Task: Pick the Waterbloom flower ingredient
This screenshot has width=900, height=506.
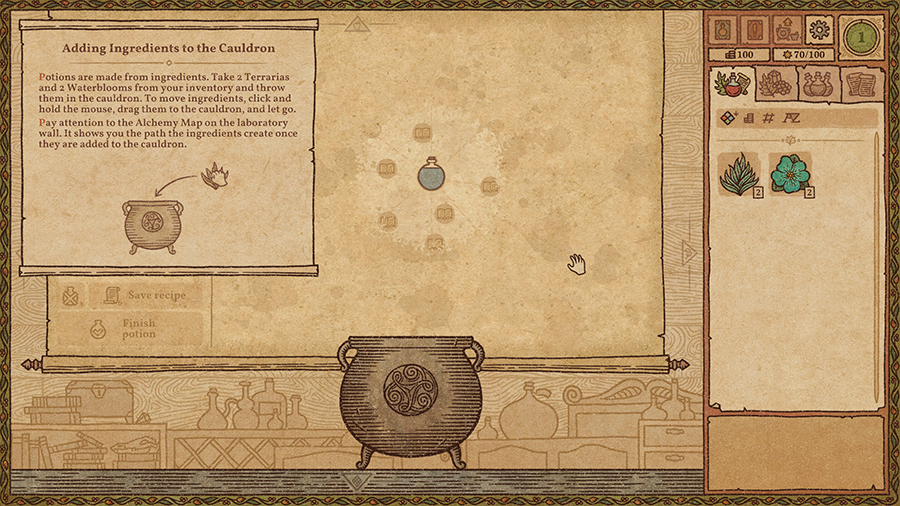Action: pos(790,174)
